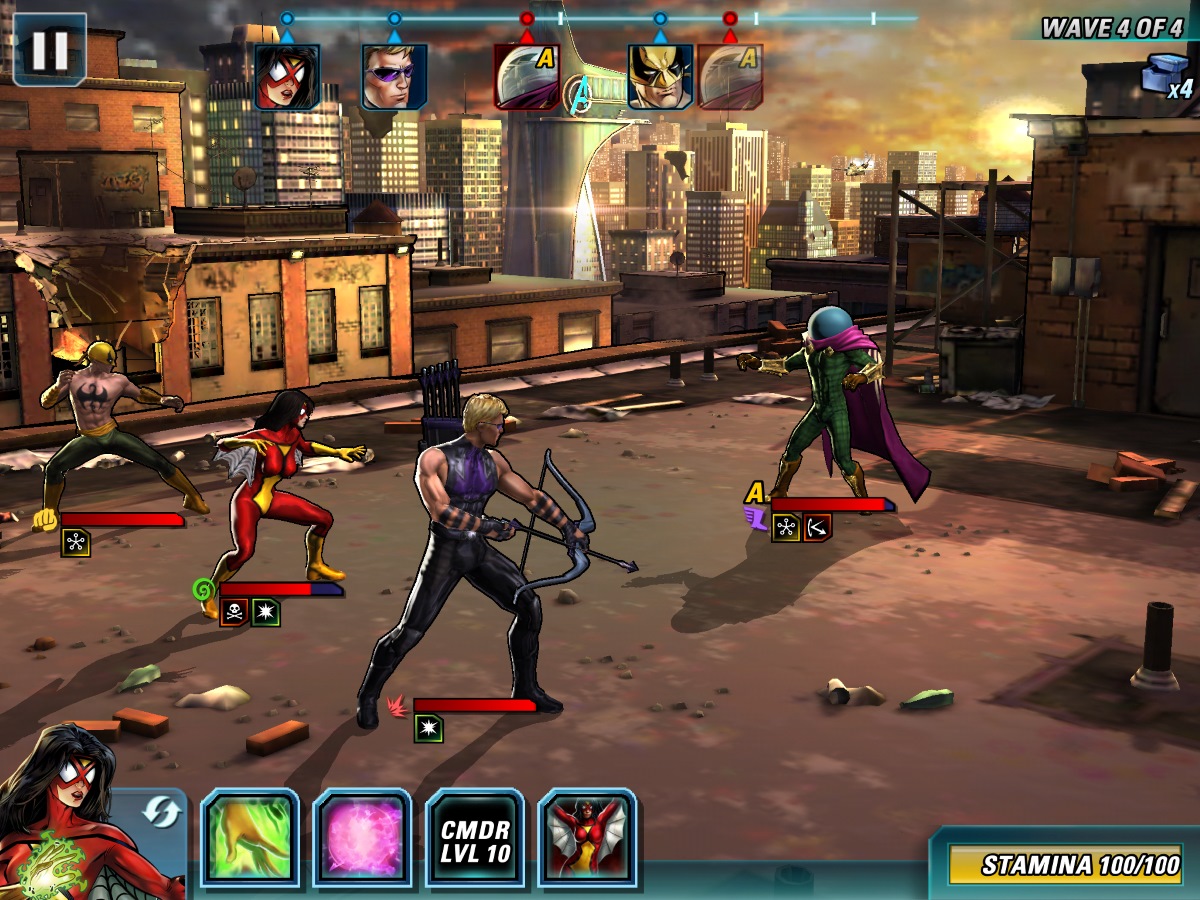Viewport: 1200px width, 900px height.
Task: Activate the green hand ability
Action: 250,838
